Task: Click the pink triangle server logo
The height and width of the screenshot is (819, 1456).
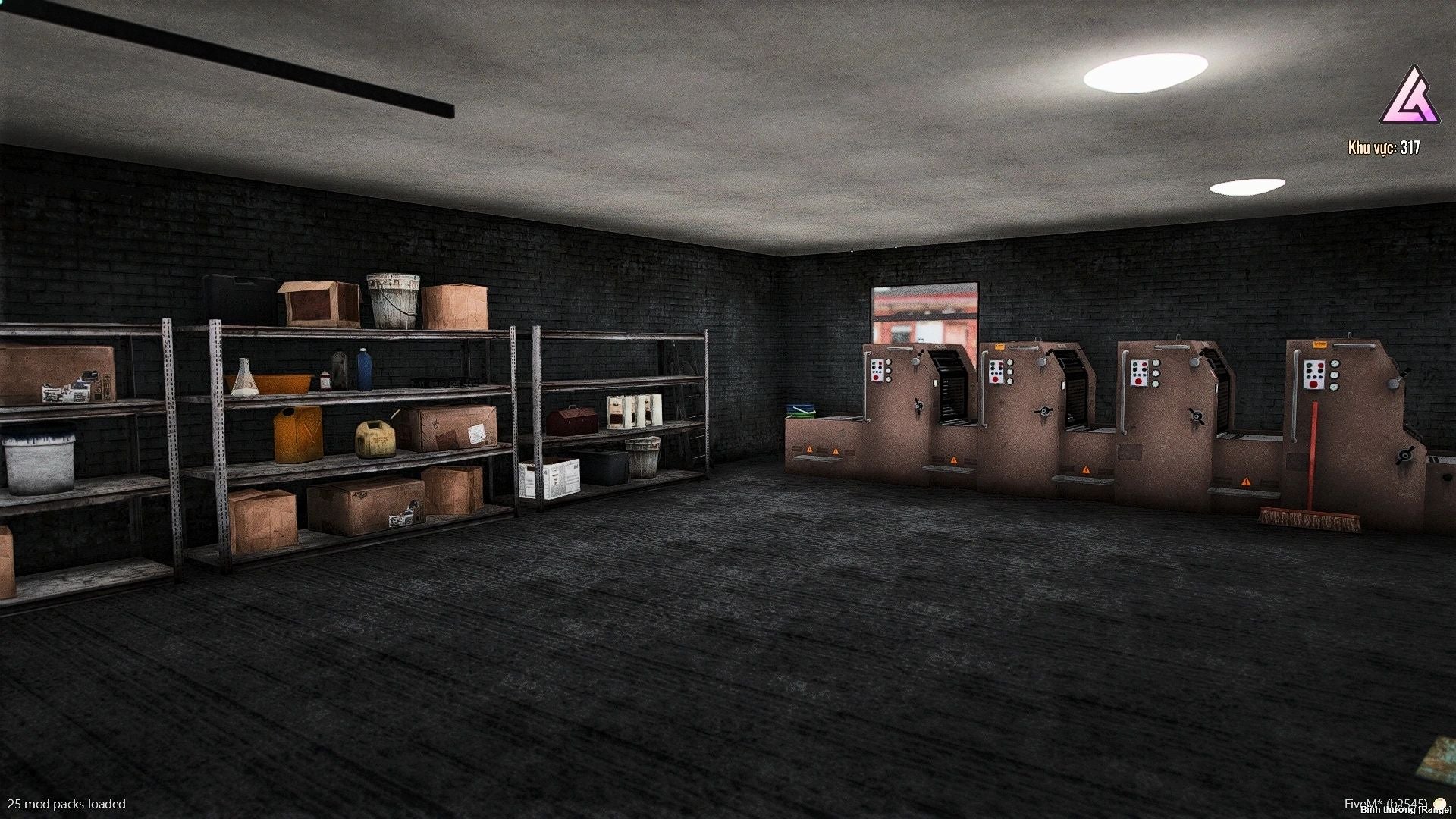Action: coord(1409,98)
